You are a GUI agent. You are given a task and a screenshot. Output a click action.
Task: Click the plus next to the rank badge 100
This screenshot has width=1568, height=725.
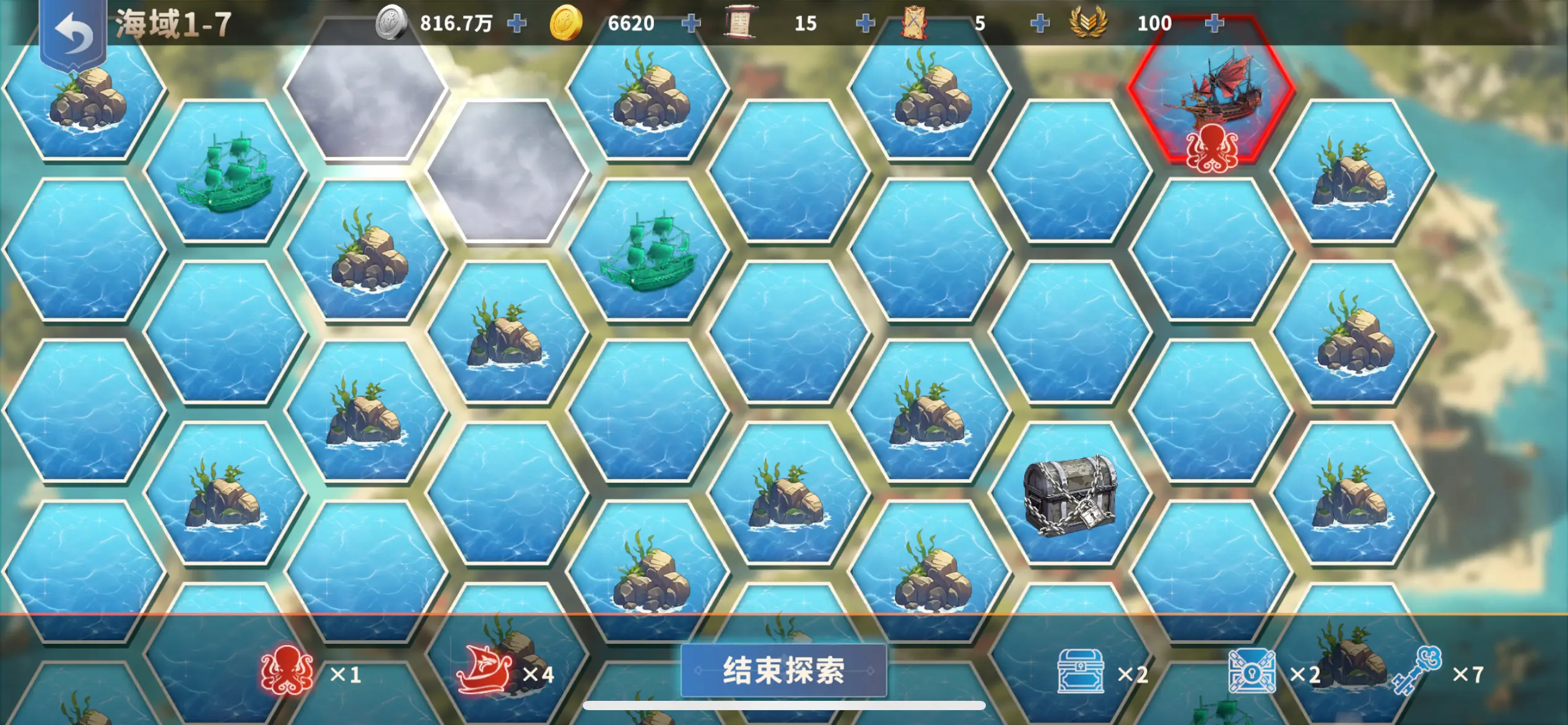[1216, 23]
